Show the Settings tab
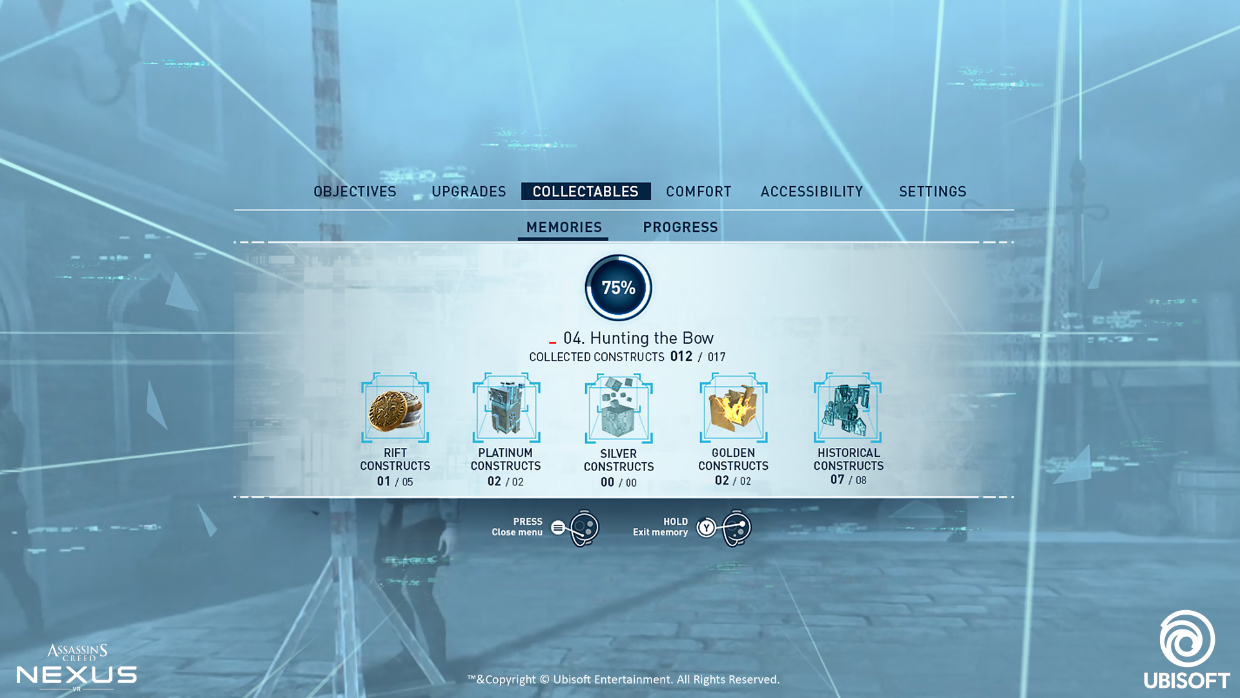Screen dimensions: 1240x698 pyautogui.click(x=932, y=192)
